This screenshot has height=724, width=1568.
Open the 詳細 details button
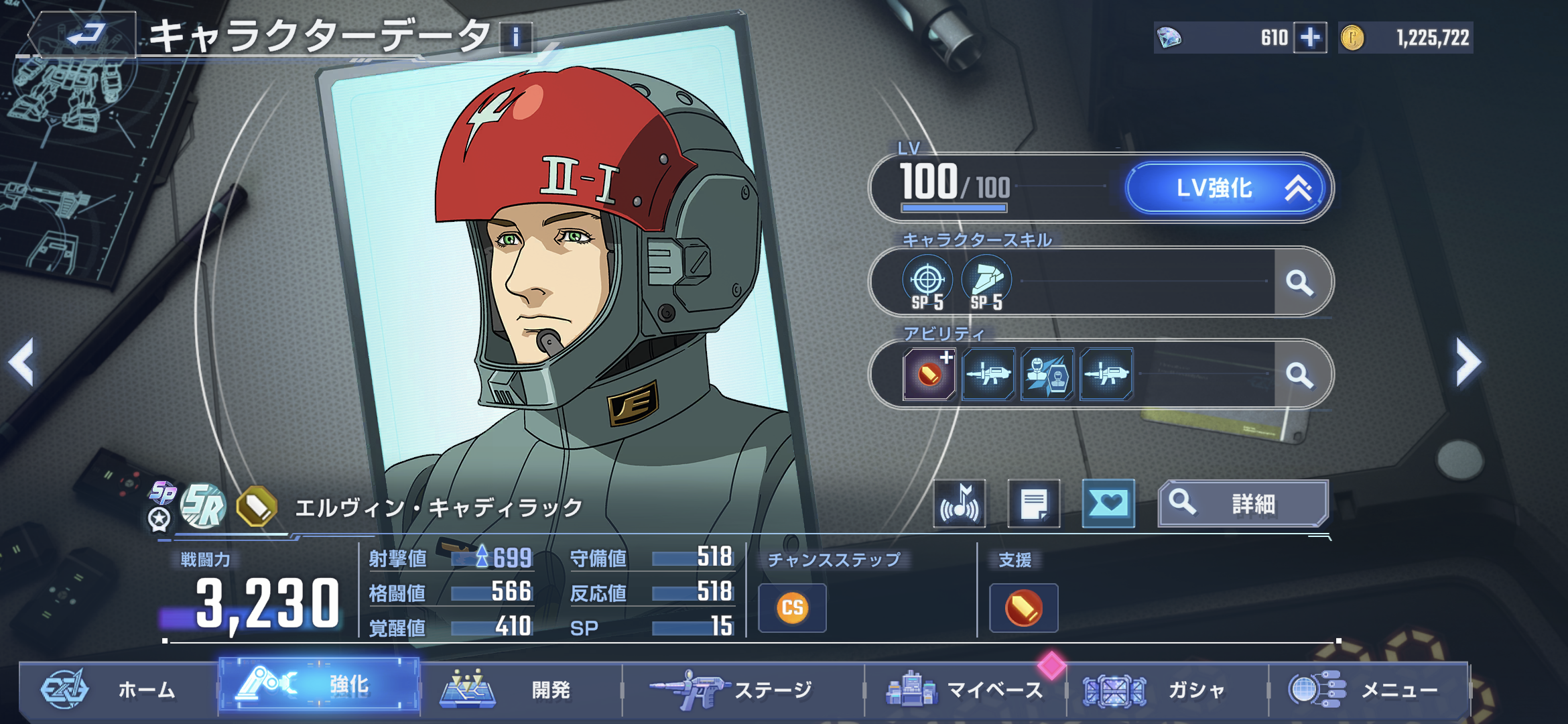pyautogui.click(x=1242, y=504)
